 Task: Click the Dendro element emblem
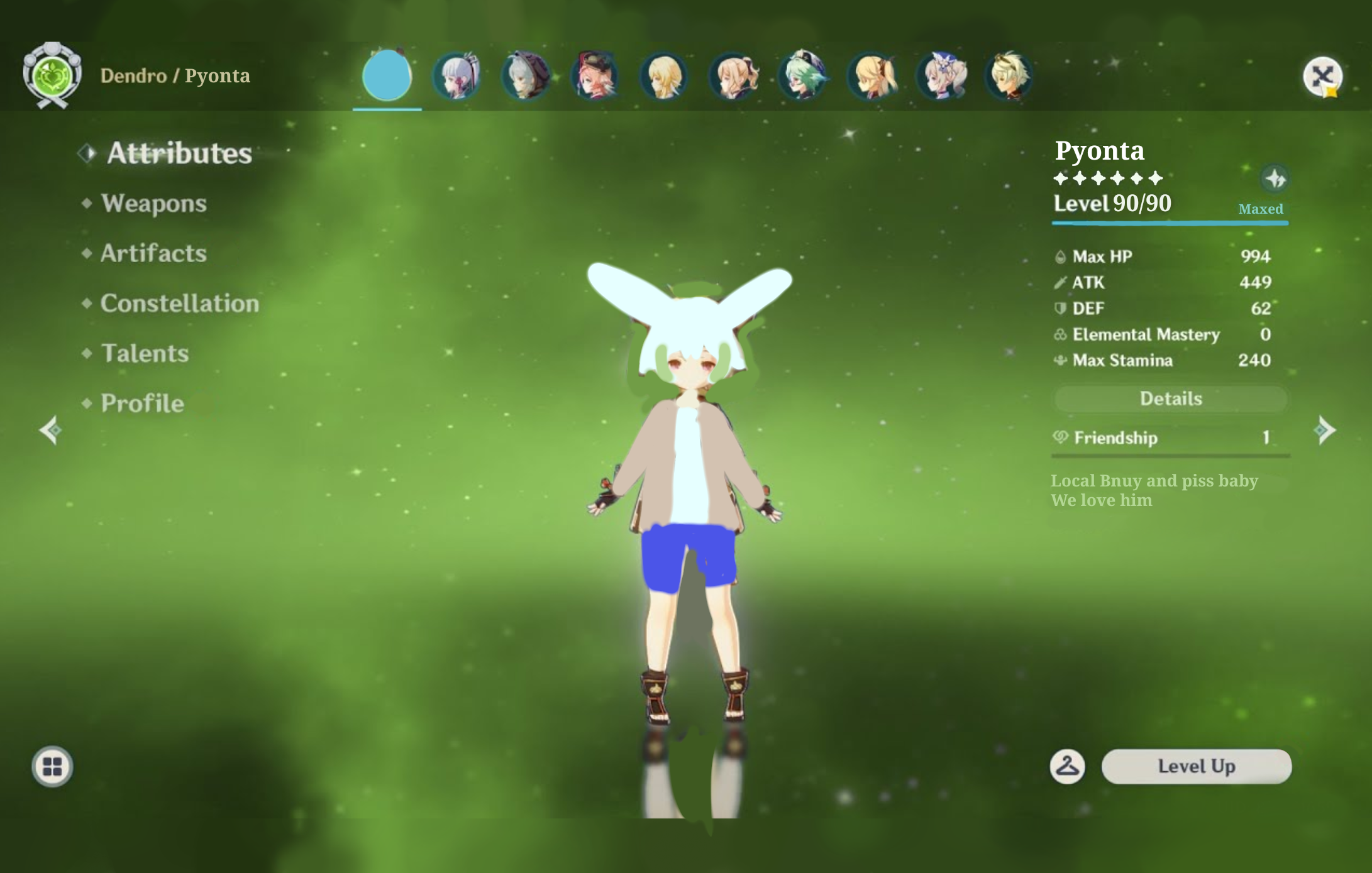click(x=52, y=75)
